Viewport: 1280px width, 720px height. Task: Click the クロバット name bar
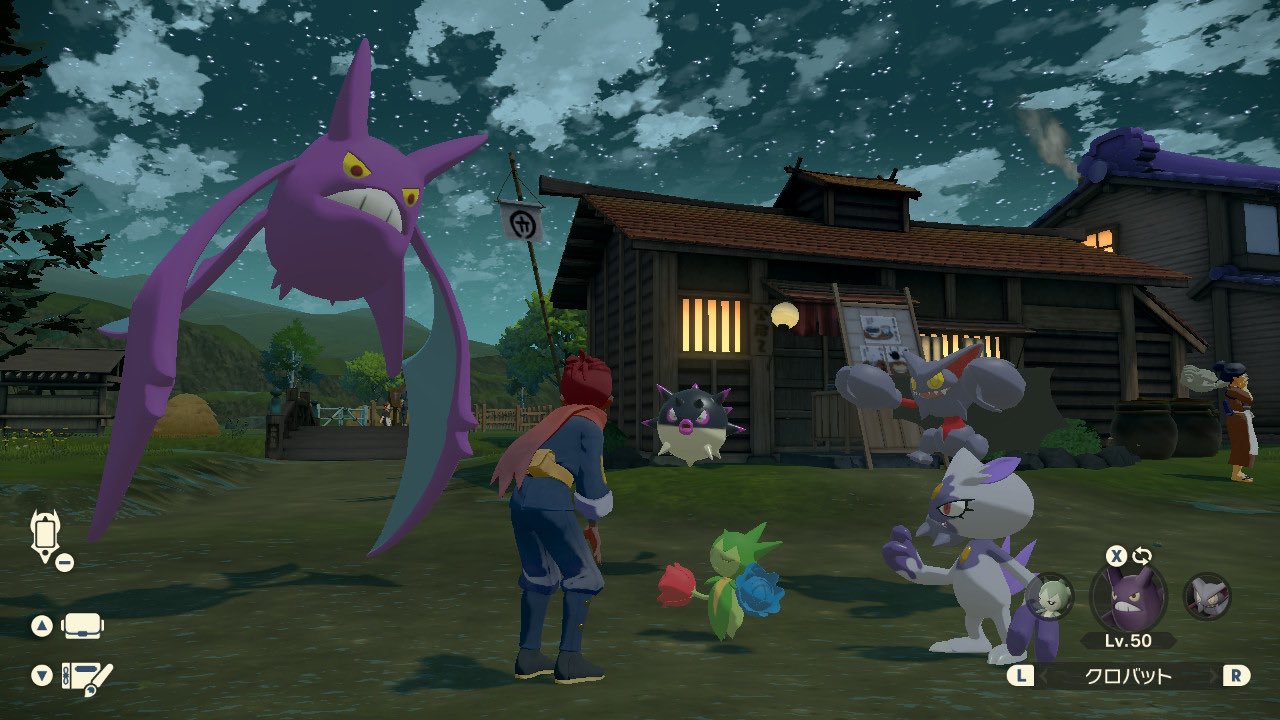coord(1128,676)
